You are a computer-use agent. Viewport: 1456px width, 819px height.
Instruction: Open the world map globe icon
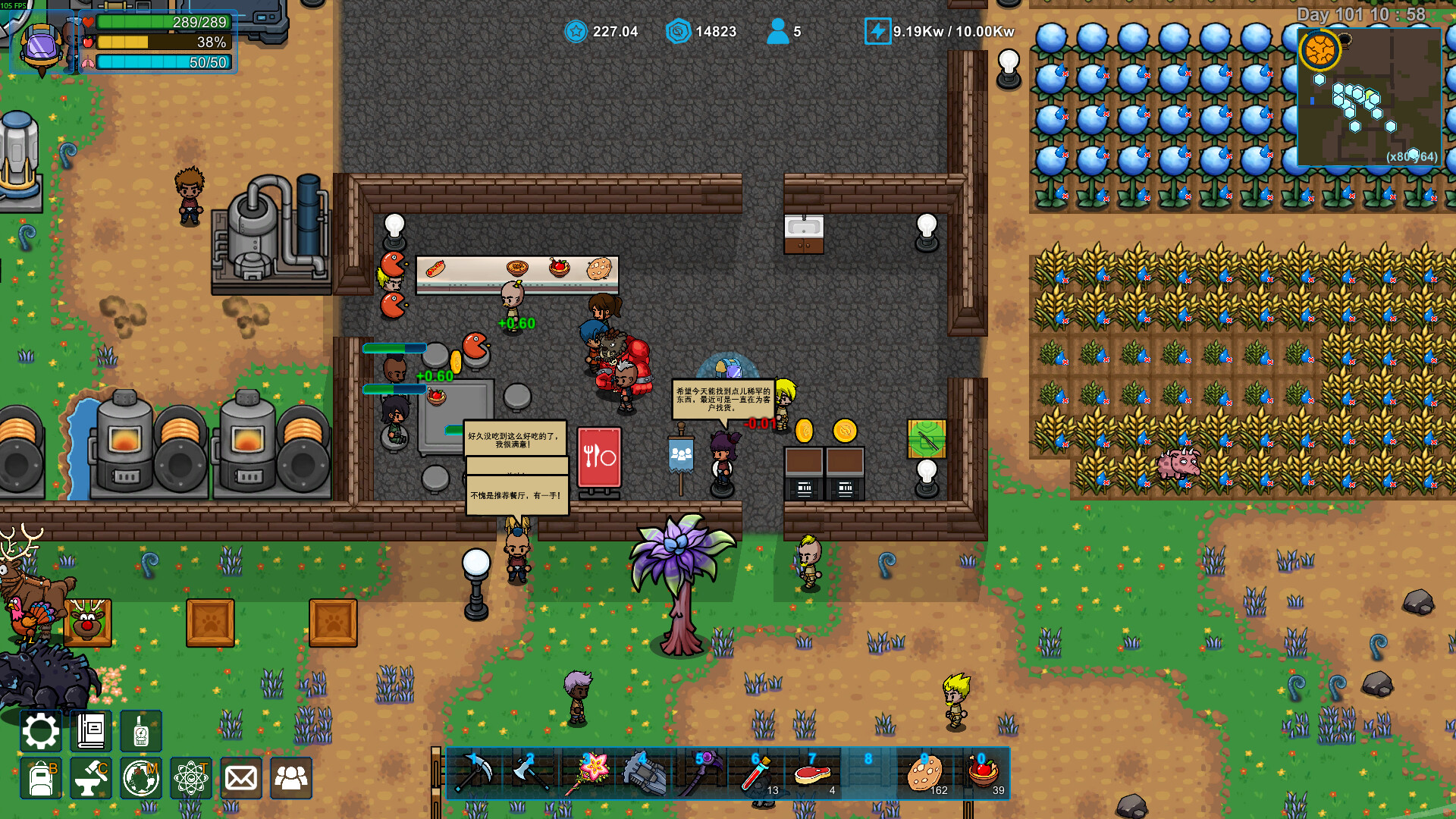point(140,778)
